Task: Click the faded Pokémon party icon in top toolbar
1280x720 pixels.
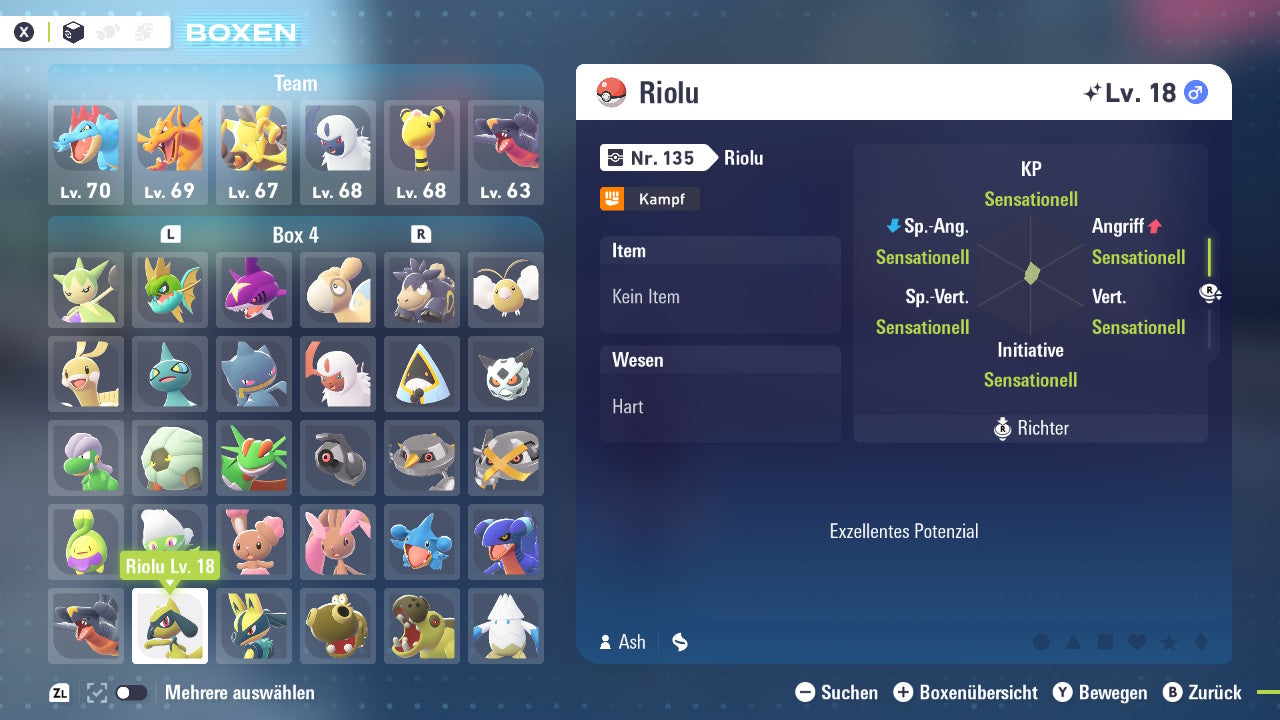Action: tap(105, 31)
